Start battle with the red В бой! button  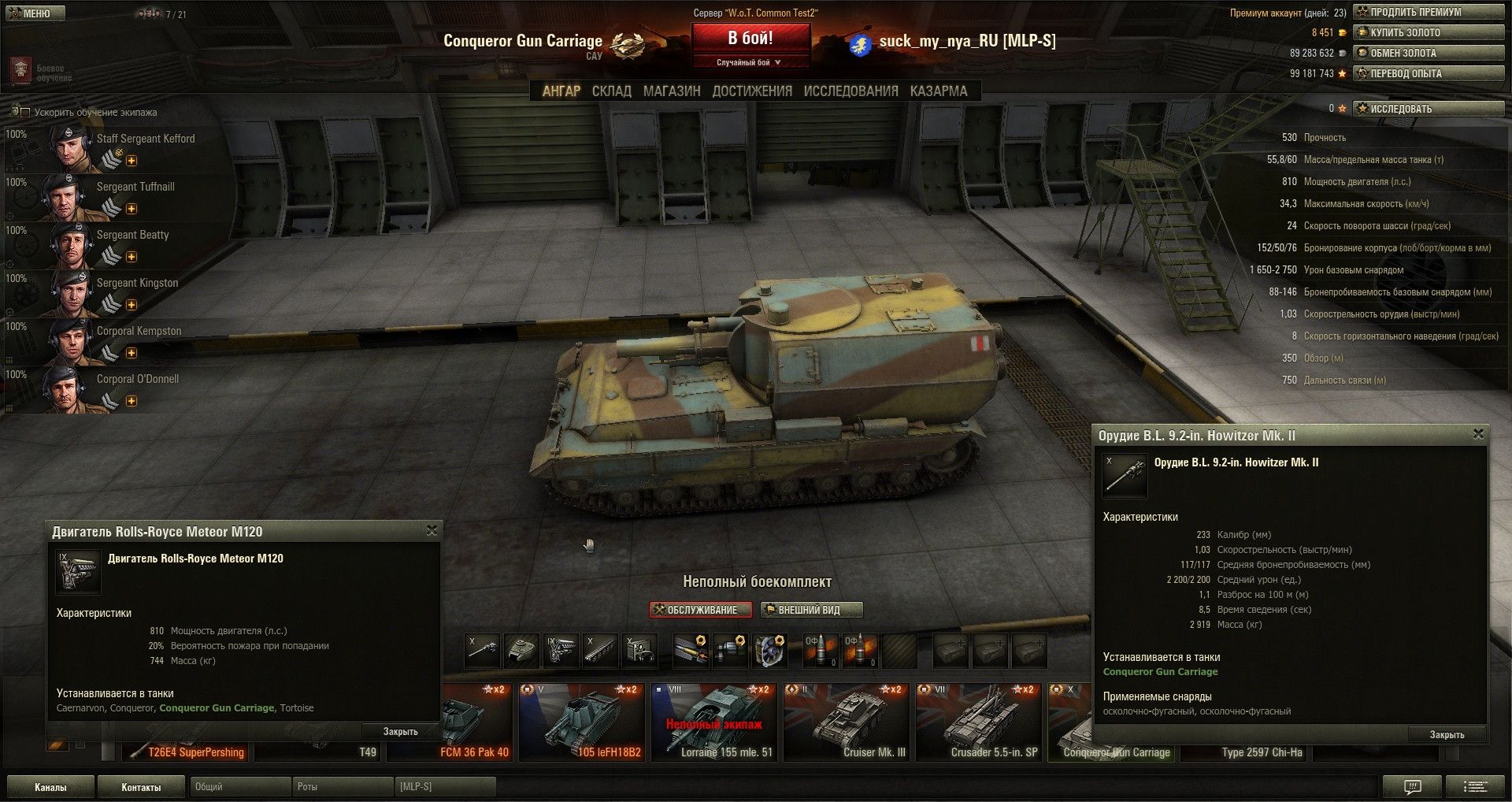tap(750, 39)
